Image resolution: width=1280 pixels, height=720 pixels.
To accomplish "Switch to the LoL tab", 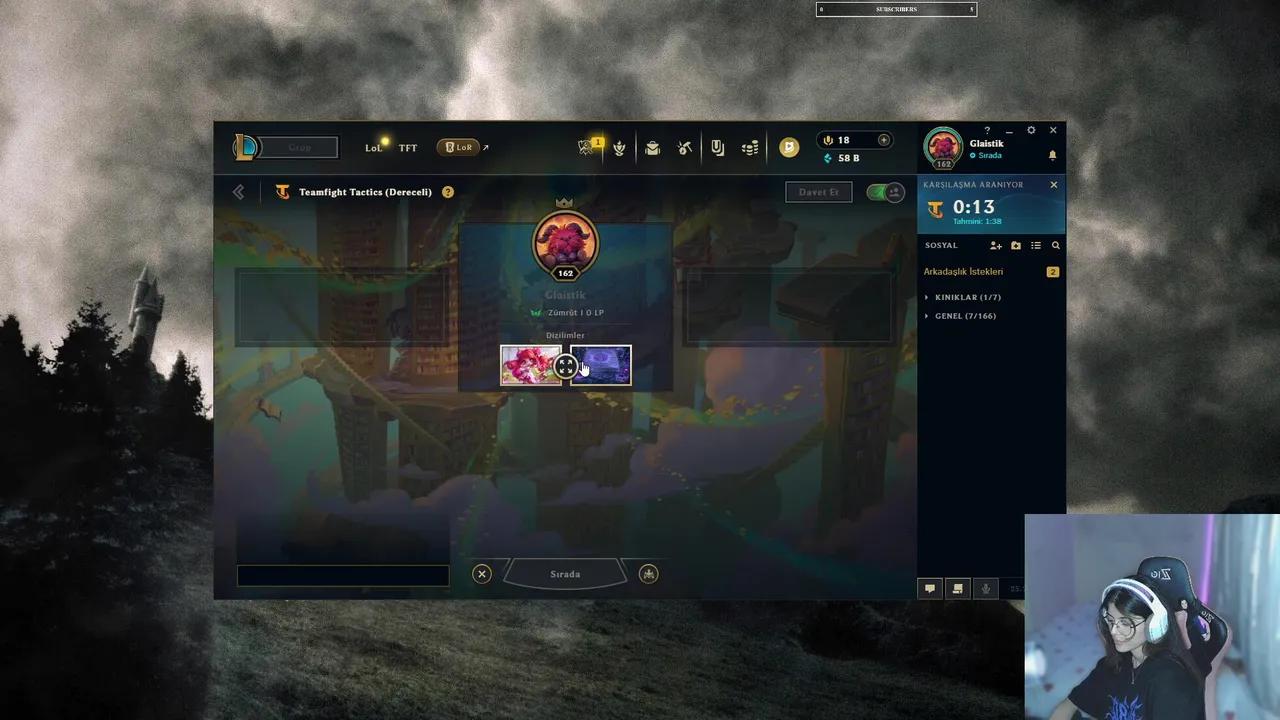I will [x=373, y=147].
